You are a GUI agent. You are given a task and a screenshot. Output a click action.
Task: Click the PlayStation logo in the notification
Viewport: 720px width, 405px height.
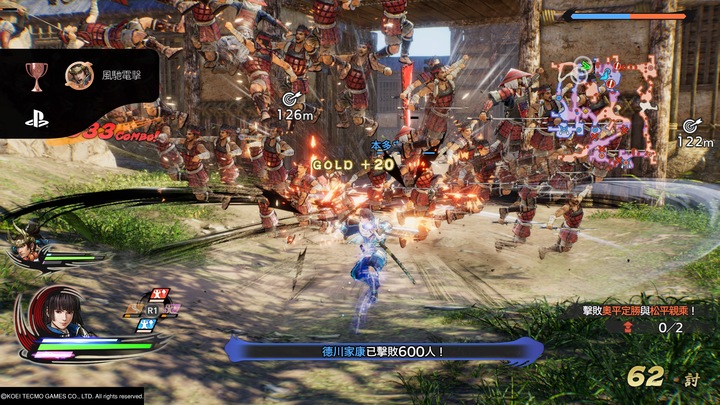[38, 117]
